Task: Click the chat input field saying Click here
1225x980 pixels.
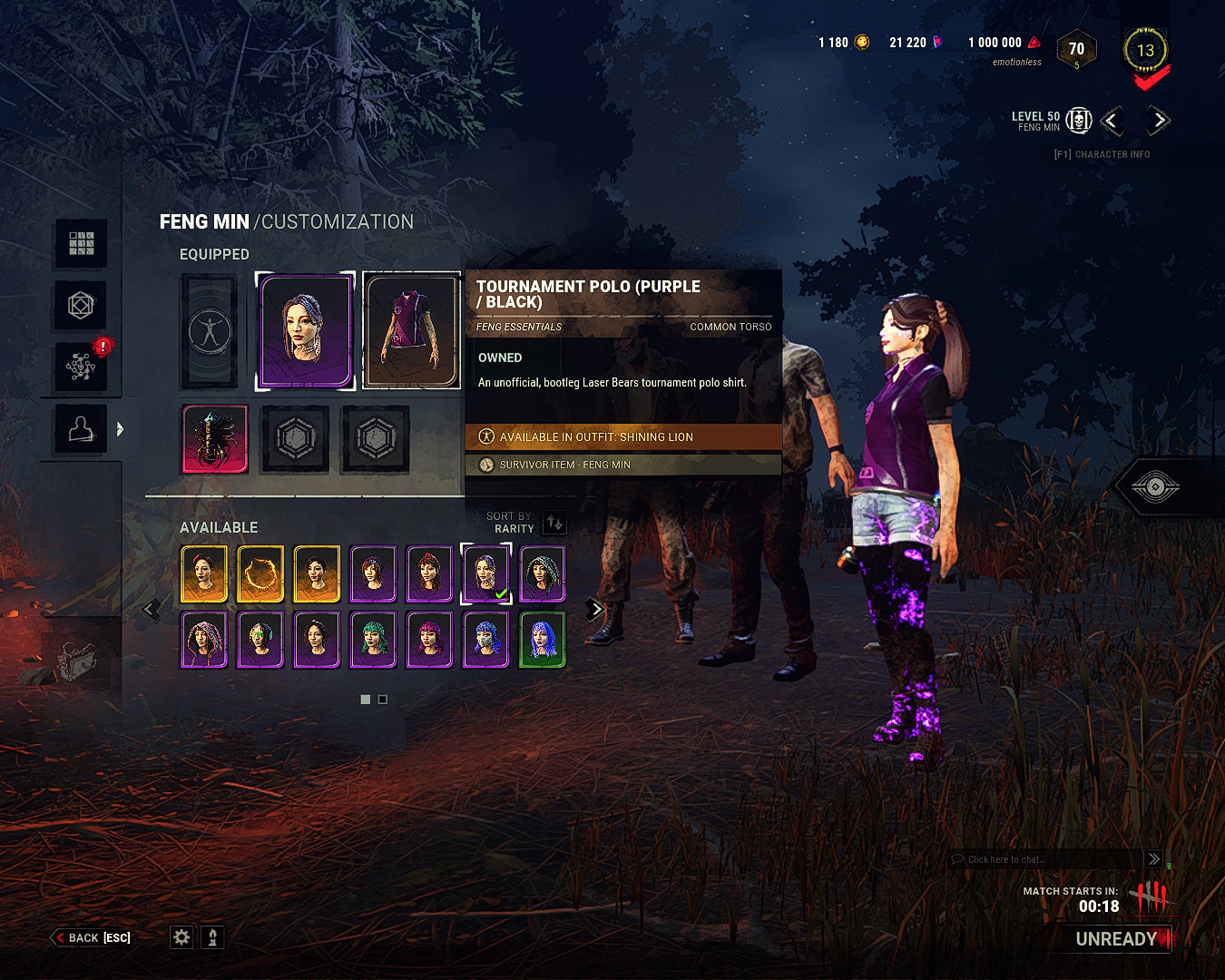Action: [1044, 859]
